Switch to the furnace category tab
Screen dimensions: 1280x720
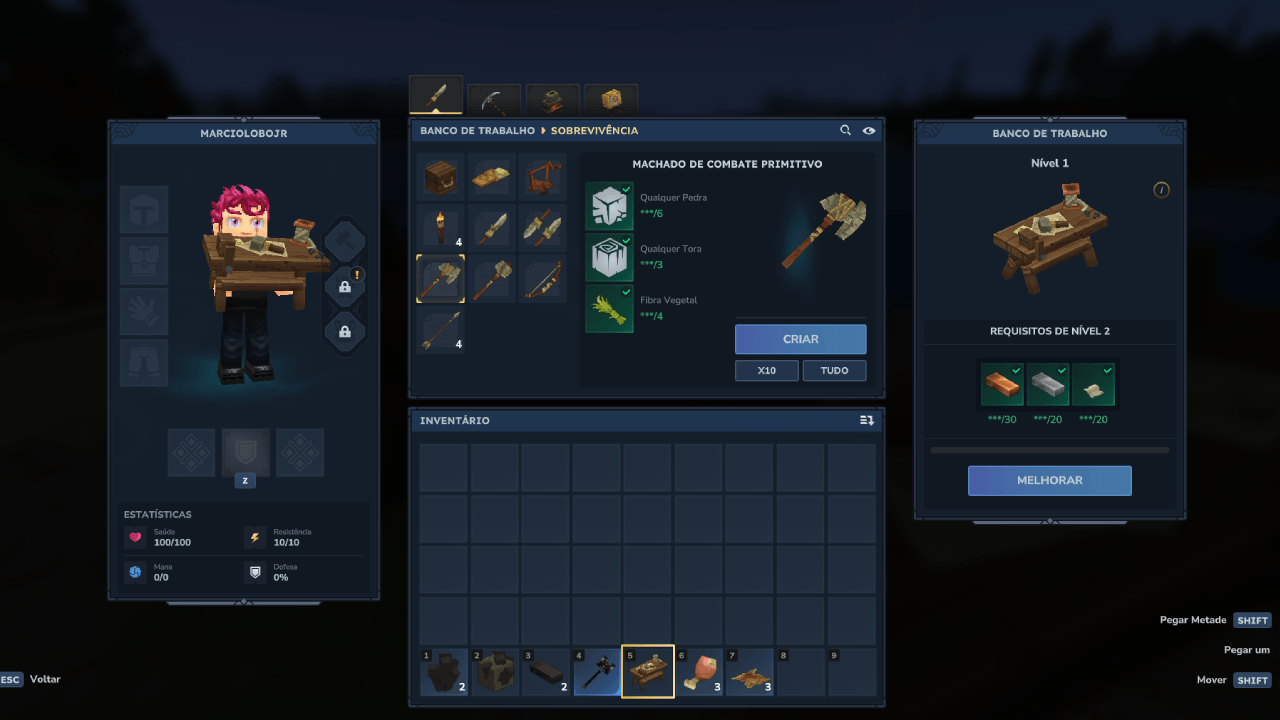click(x=553, y=100)
